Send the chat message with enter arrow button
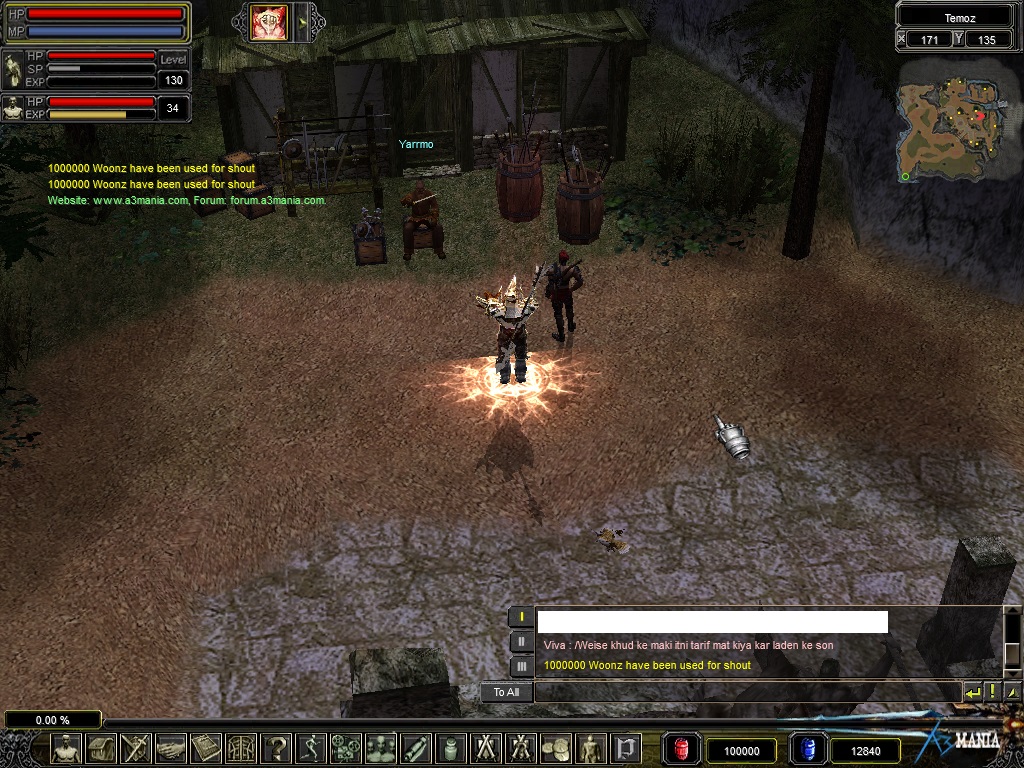The width and height of the screenshot is (1024, 768). (973, 692)
